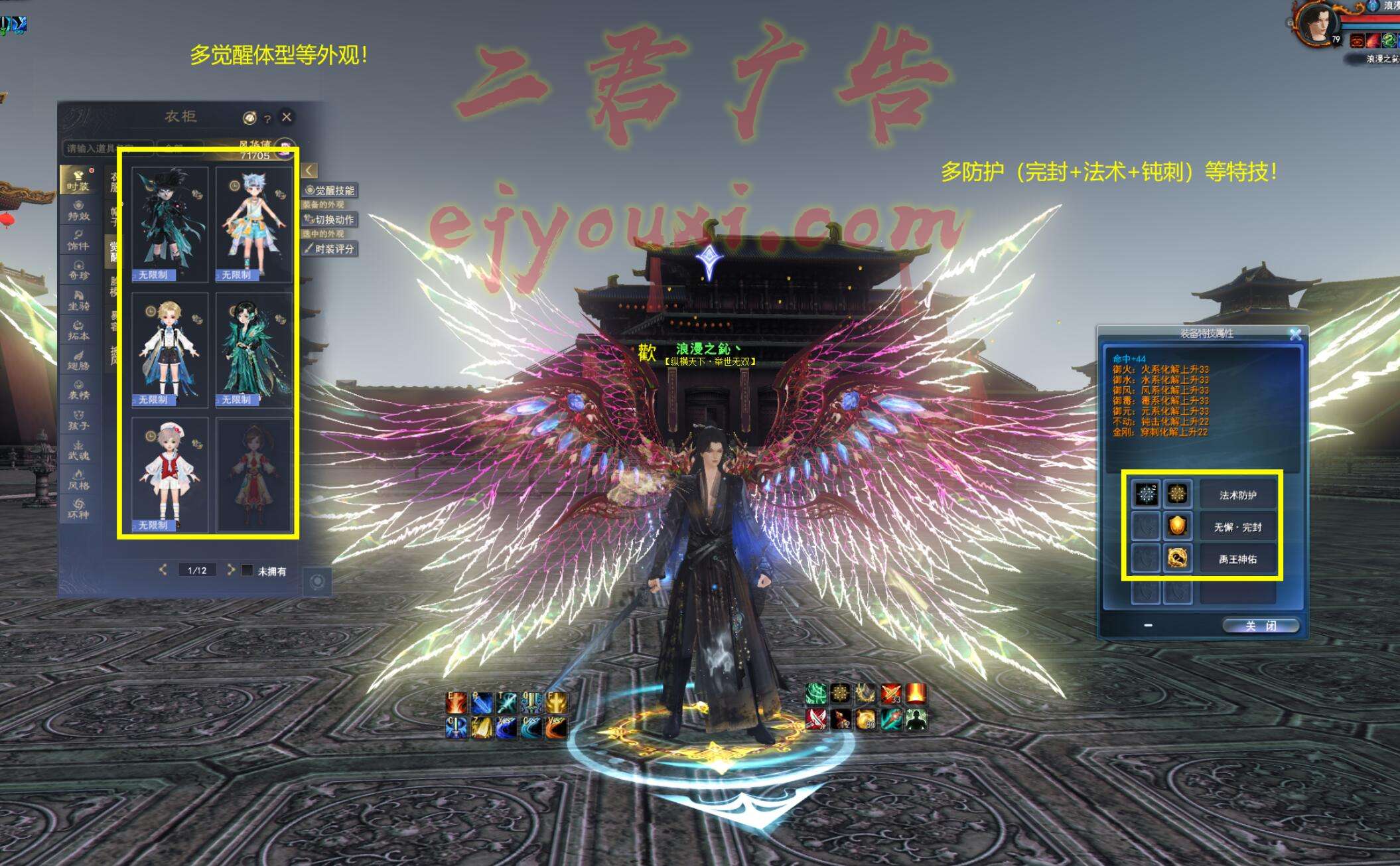Pick the green peacock-robed awakening outfit
This screenshot has width=1400, height=866.
pyautogui.click(x=253, y=349)
